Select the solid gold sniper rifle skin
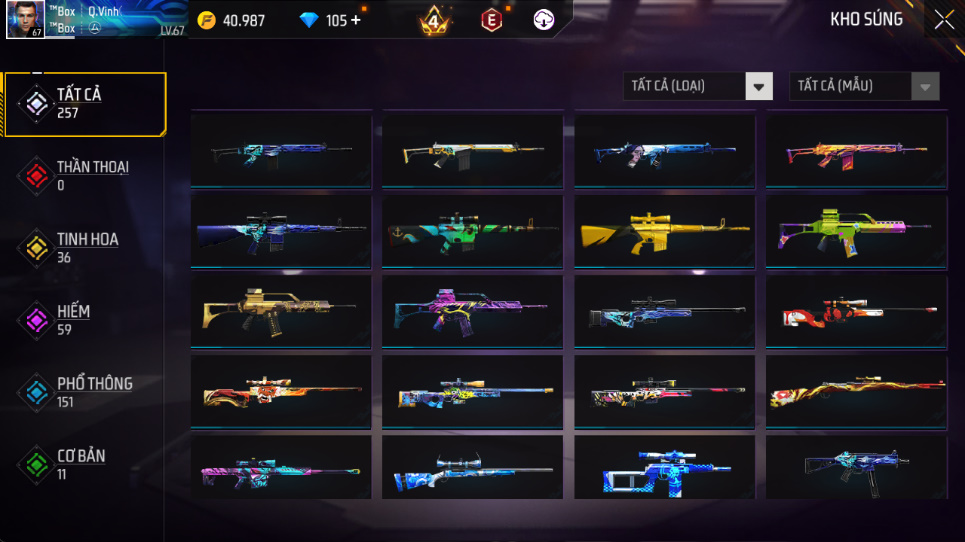Image resolution: width=965 pixels, height=542 pixels. pos(664,231)
